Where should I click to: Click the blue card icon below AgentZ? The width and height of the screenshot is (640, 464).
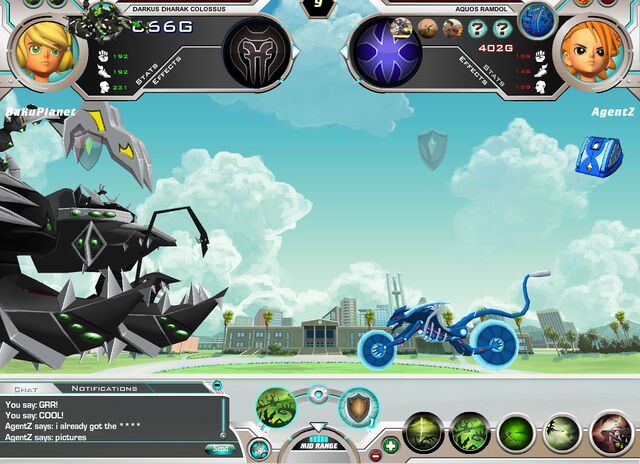(599, 155)
